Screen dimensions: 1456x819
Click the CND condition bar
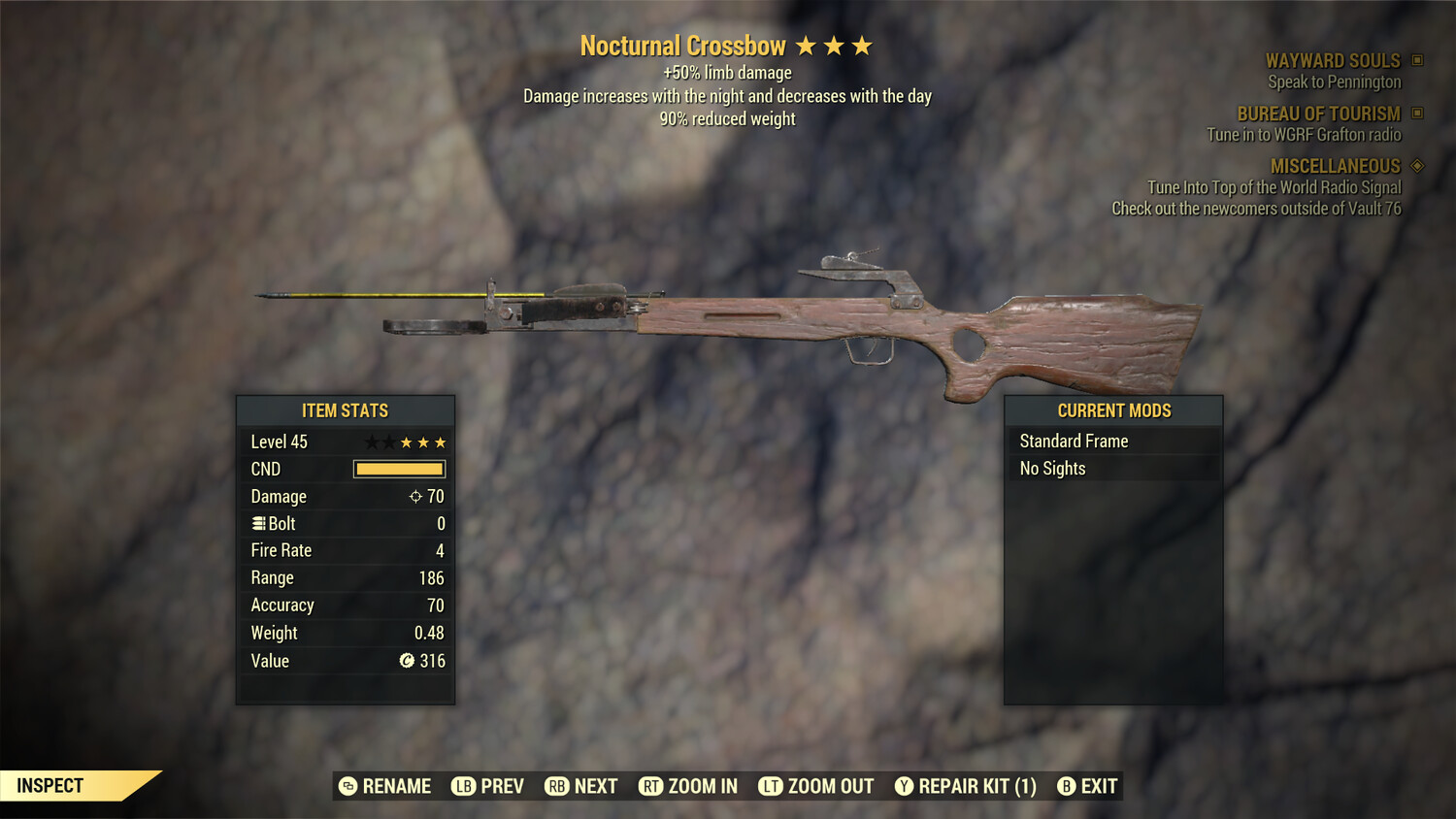tap(398, 469)
